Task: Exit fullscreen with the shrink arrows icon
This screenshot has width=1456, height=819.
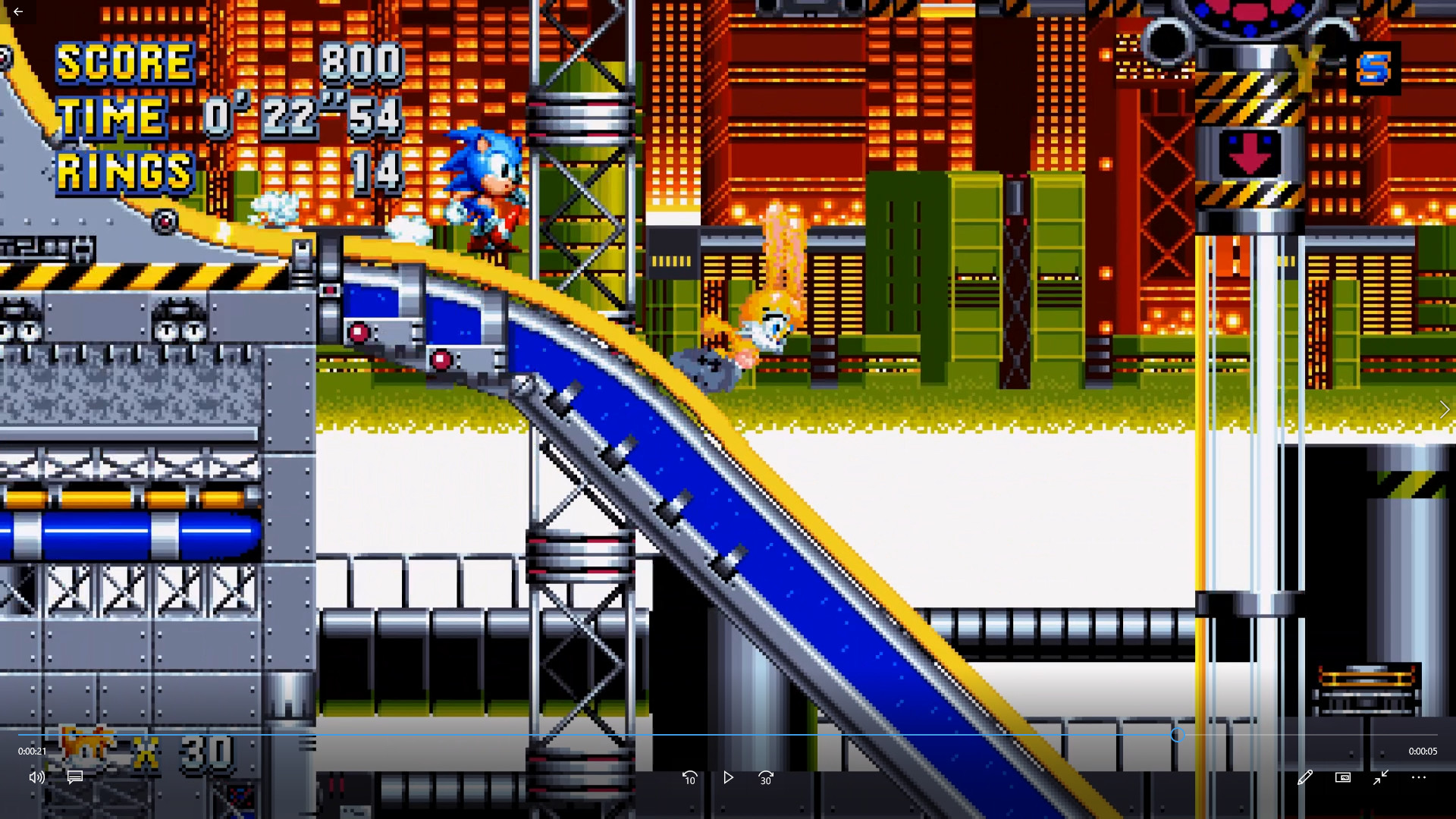Action: (x=1381, y=777)
